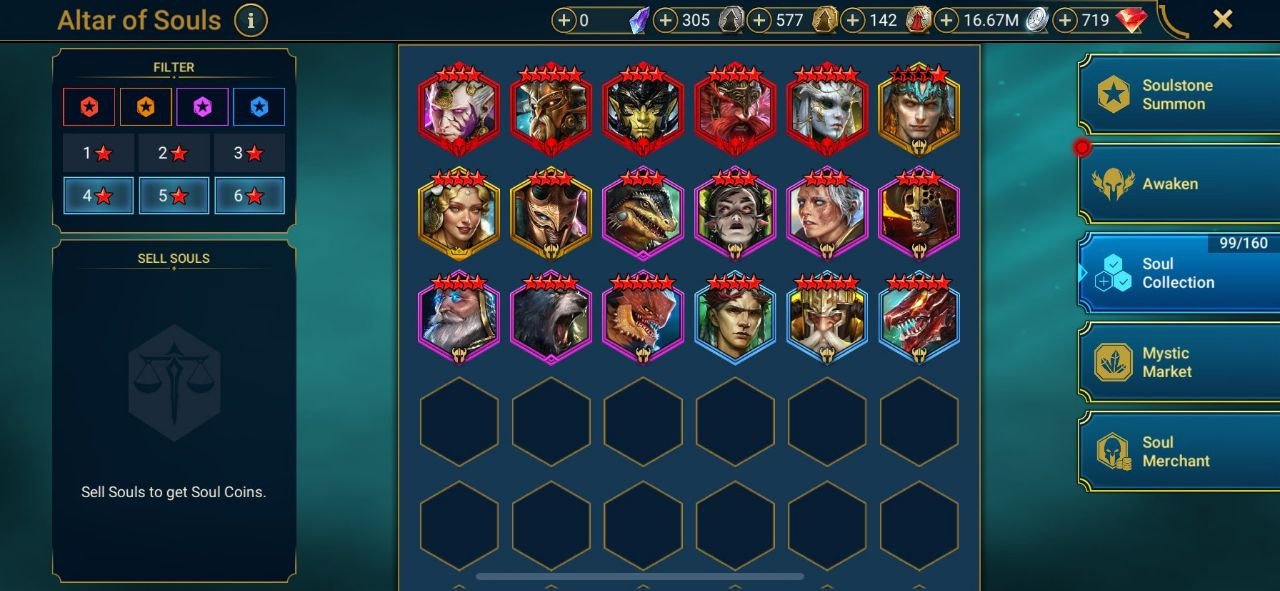Image resolution: width=1280 pixels, height=591 pixels.
Task: Select the red dragon soul
Action: coord(918,320)
